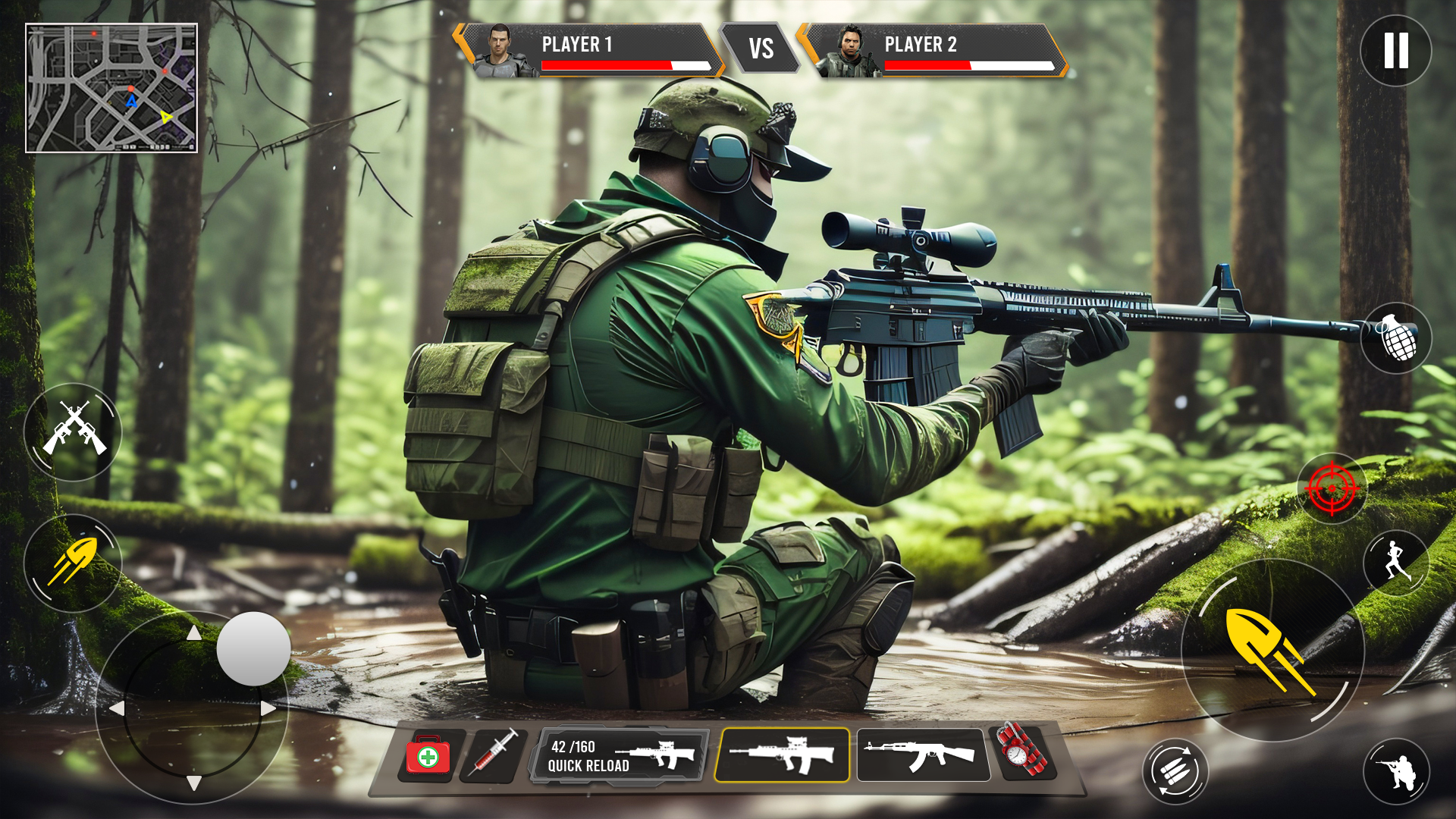Screen dimensions: 1456x819
Task: Tap the small yellow bullet fire button
Action: coord(73,563)
